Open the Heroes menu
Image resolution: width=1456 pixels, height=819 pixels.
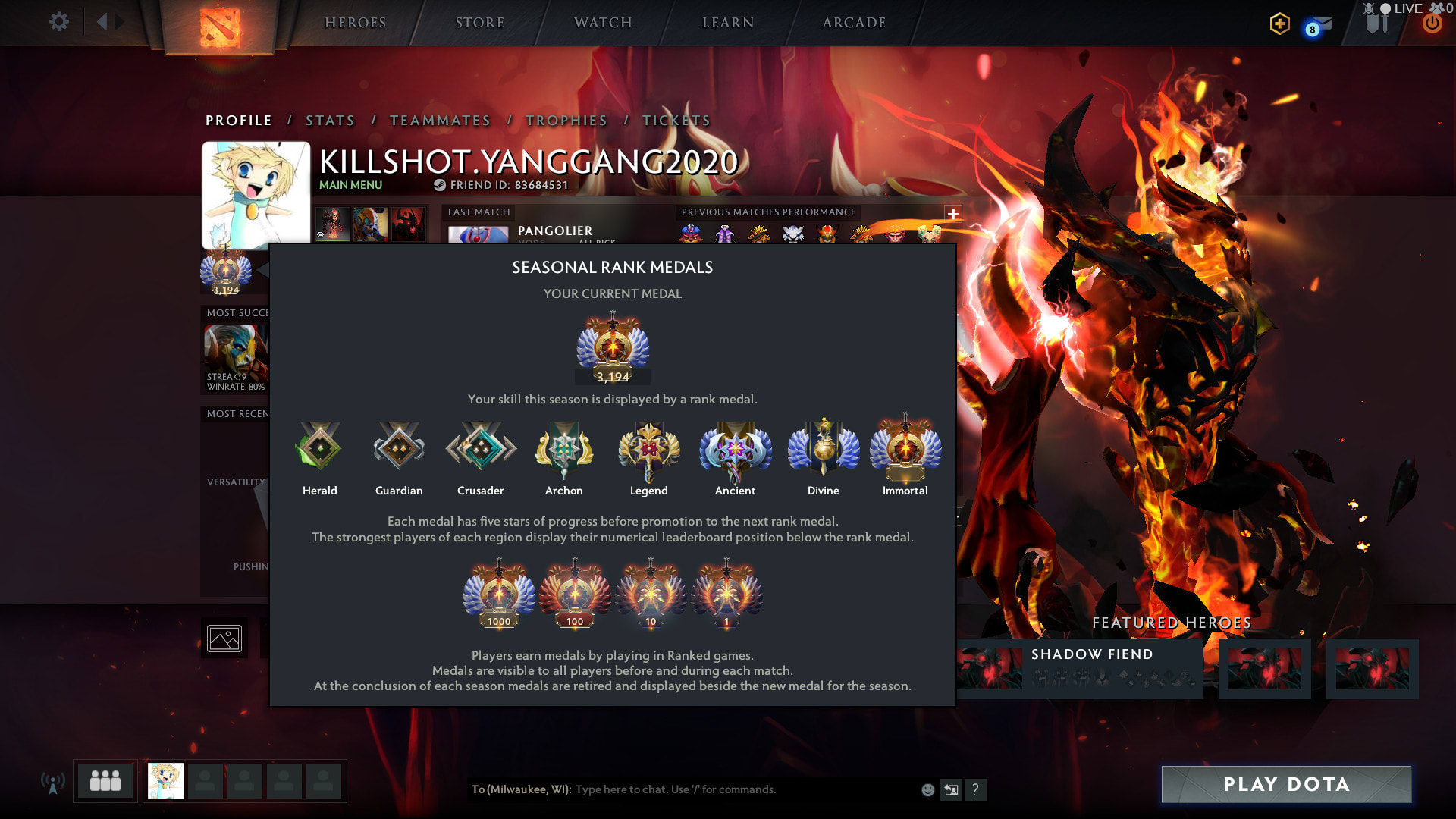(356, 23)
